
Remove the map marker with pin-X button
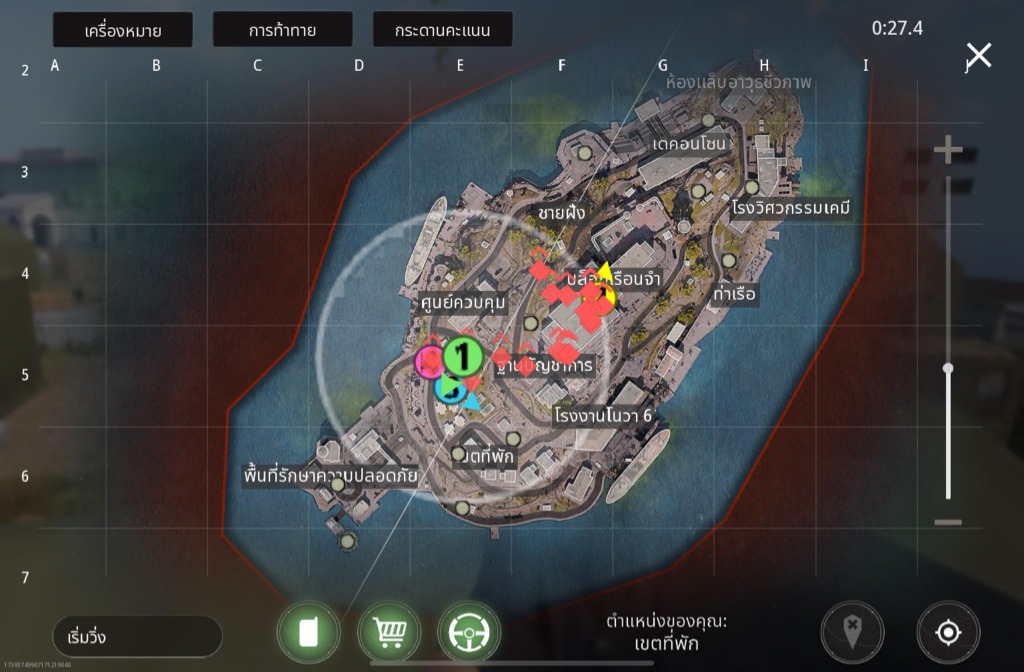click(x=852, y=633)
